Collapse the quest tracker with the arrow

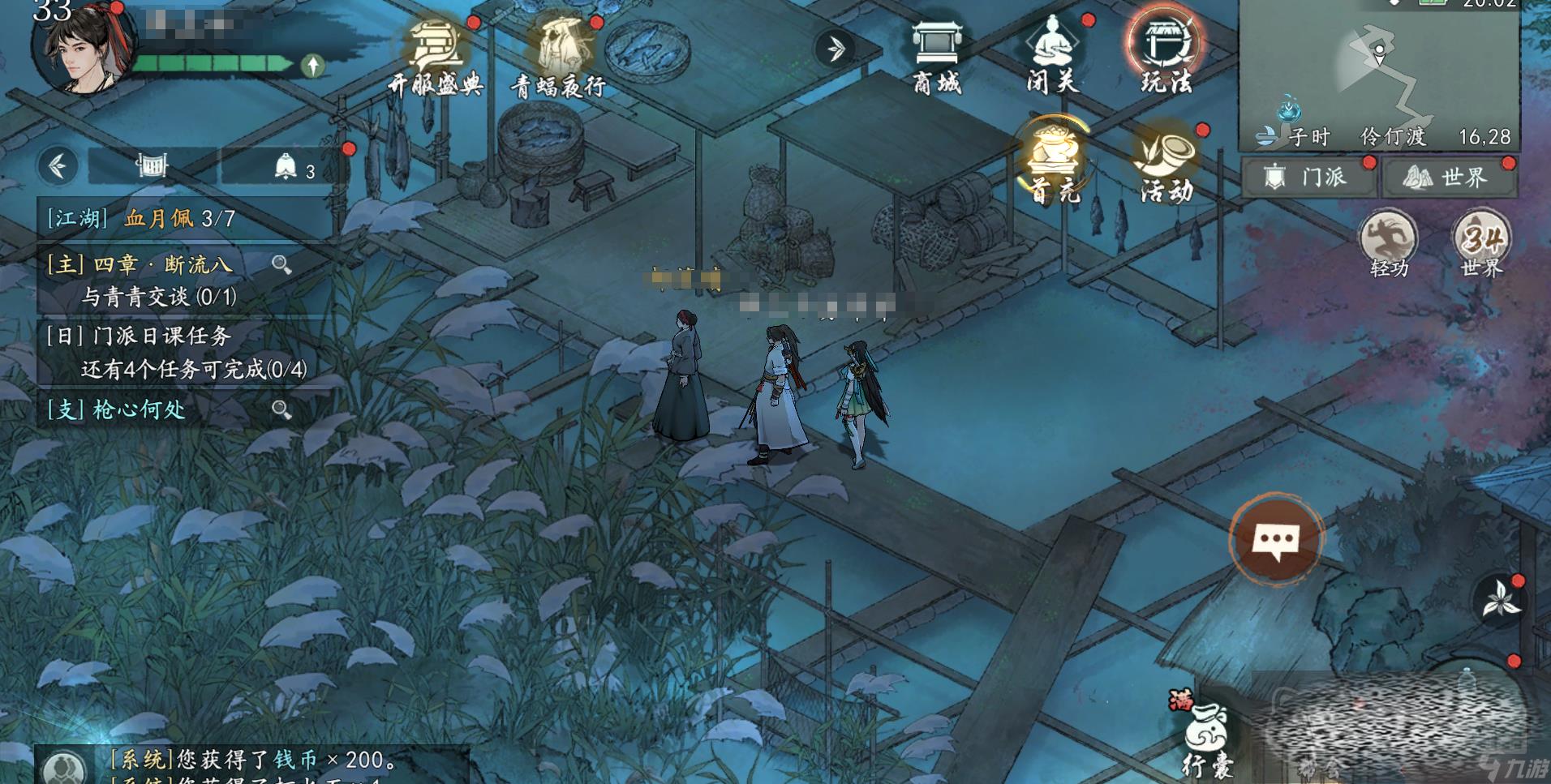58,166
